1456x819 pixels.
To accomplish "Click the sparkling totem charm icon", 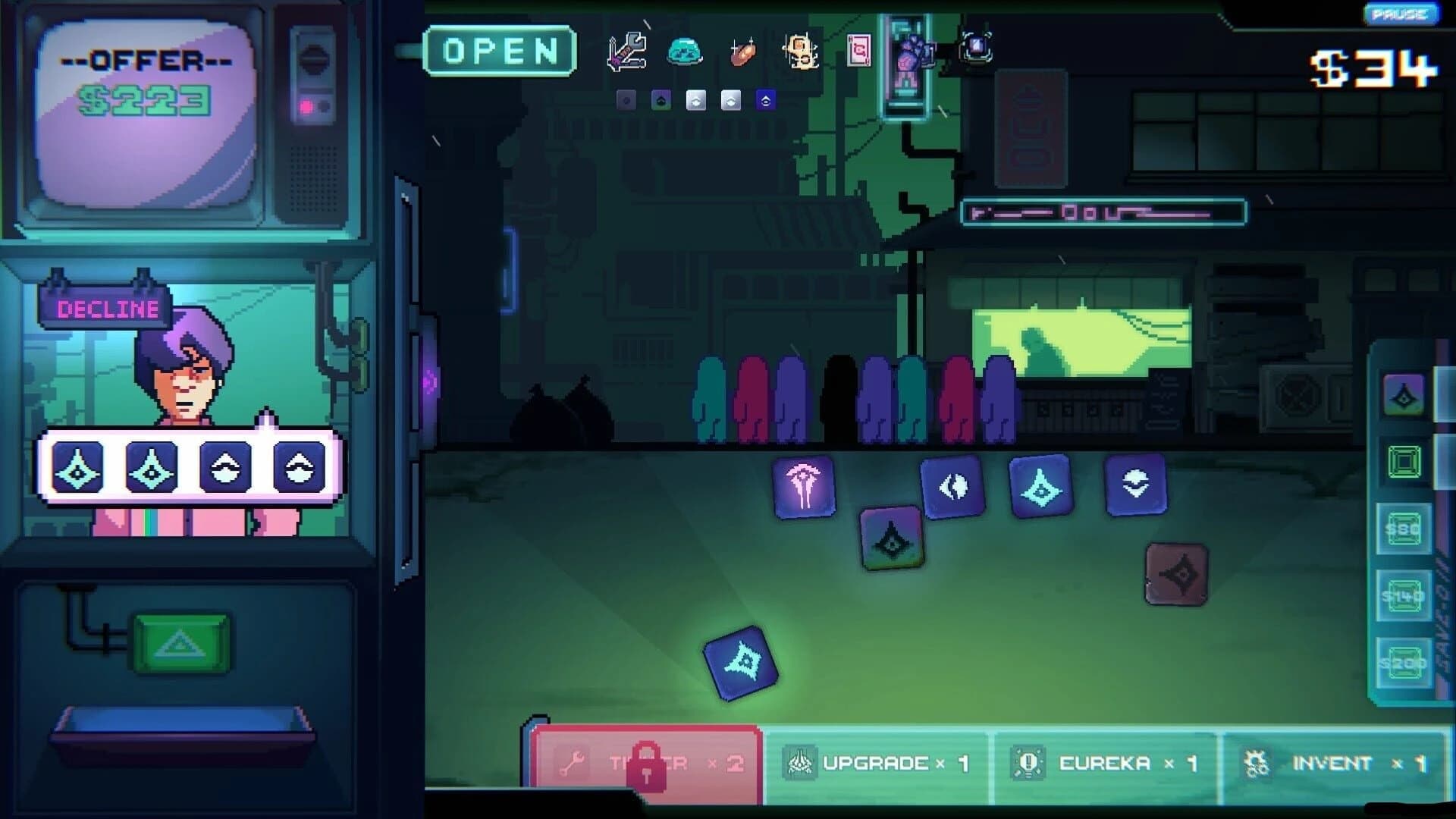I will tap(800, 52).
